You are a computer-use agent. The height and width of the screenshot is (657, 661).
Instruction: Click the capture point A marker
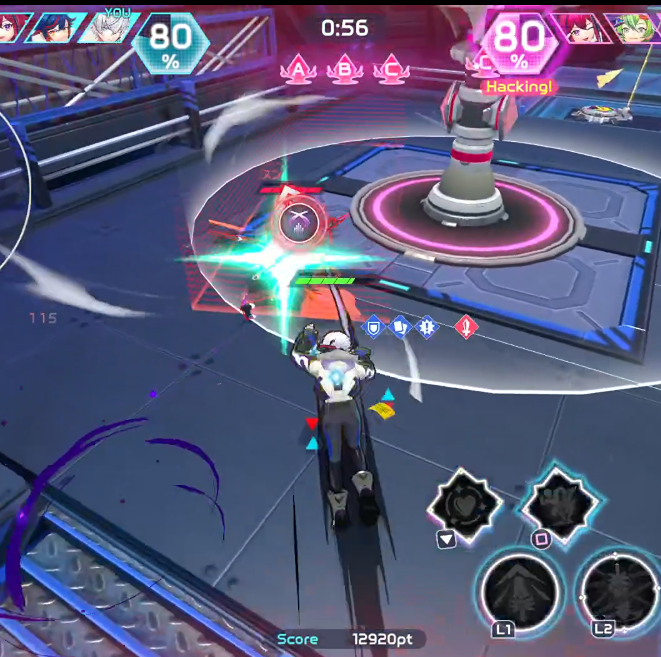(298, 69)
